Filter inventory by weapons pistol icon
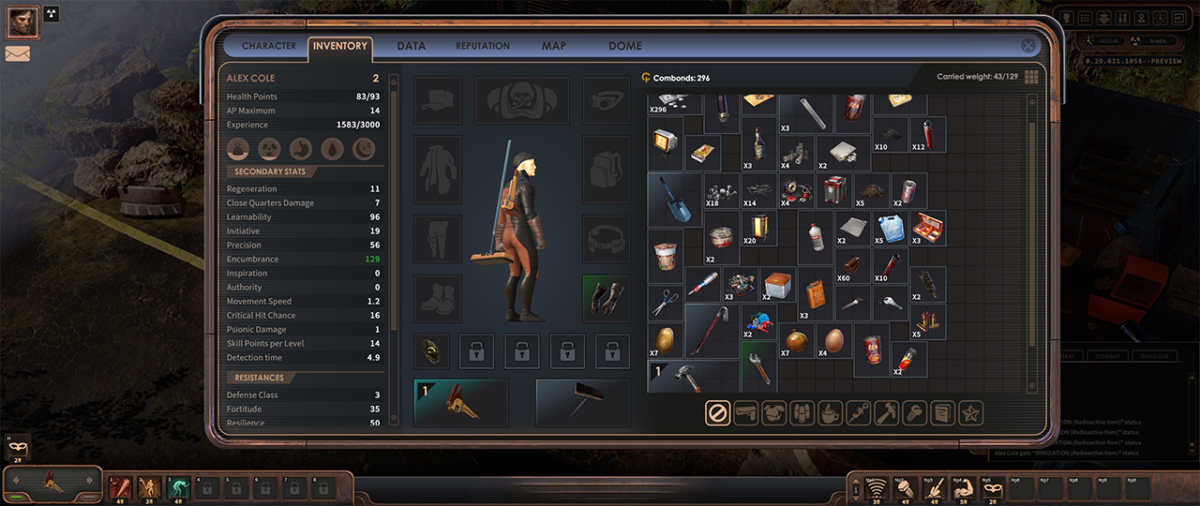Image resolution: width=1200 pixels, height=506 pixels. click(746, 412)
